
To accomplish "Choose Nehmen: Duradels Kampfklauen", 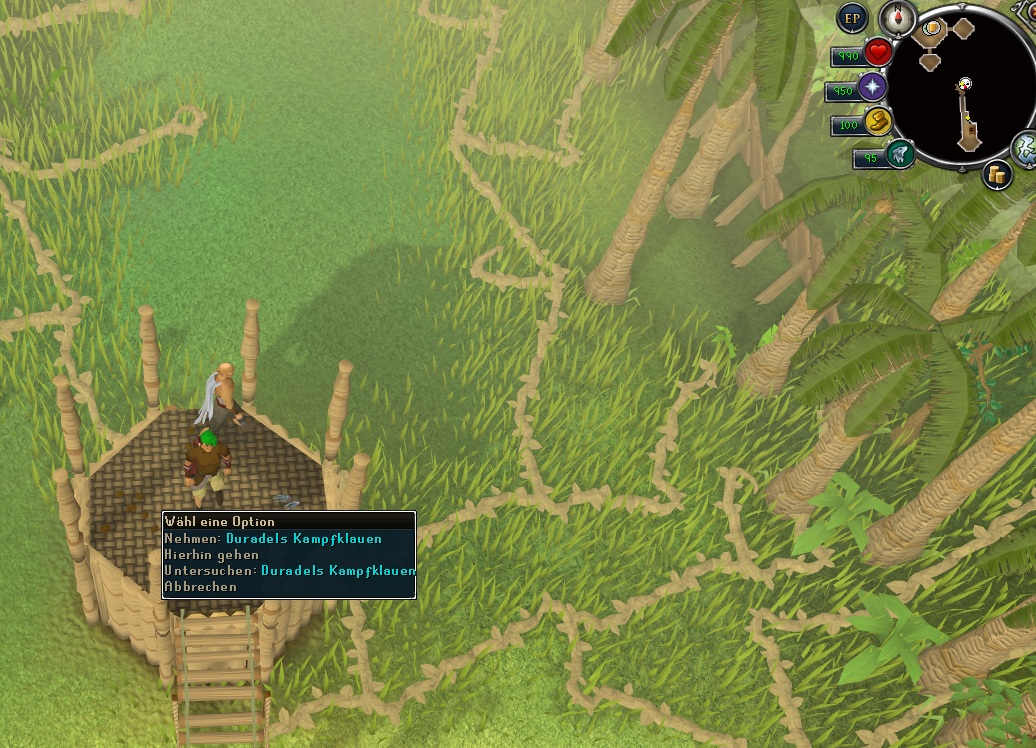I will click(288, 539).
